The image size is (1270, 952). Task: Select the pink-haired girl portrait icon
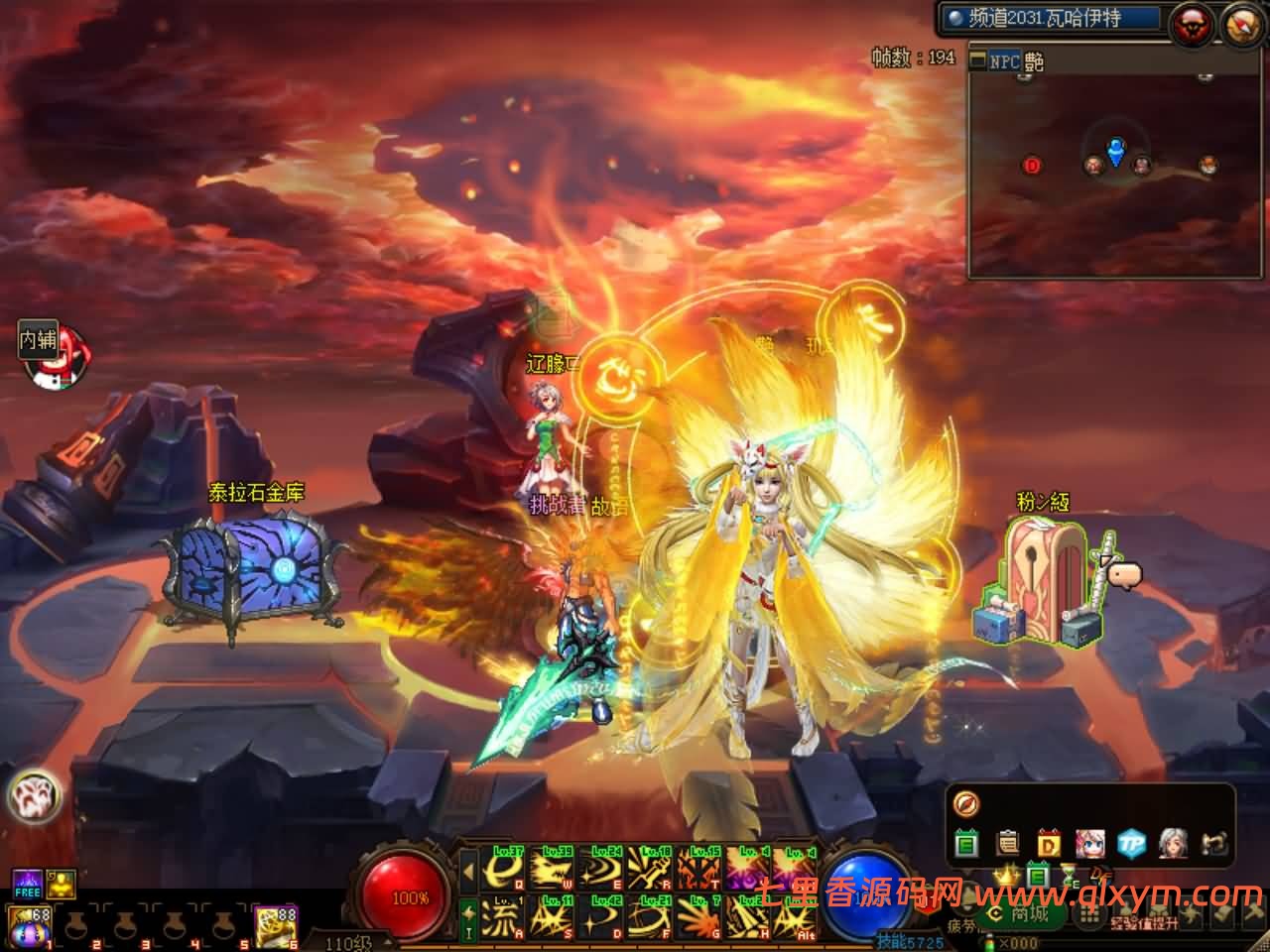click(x=1089, y=844)
